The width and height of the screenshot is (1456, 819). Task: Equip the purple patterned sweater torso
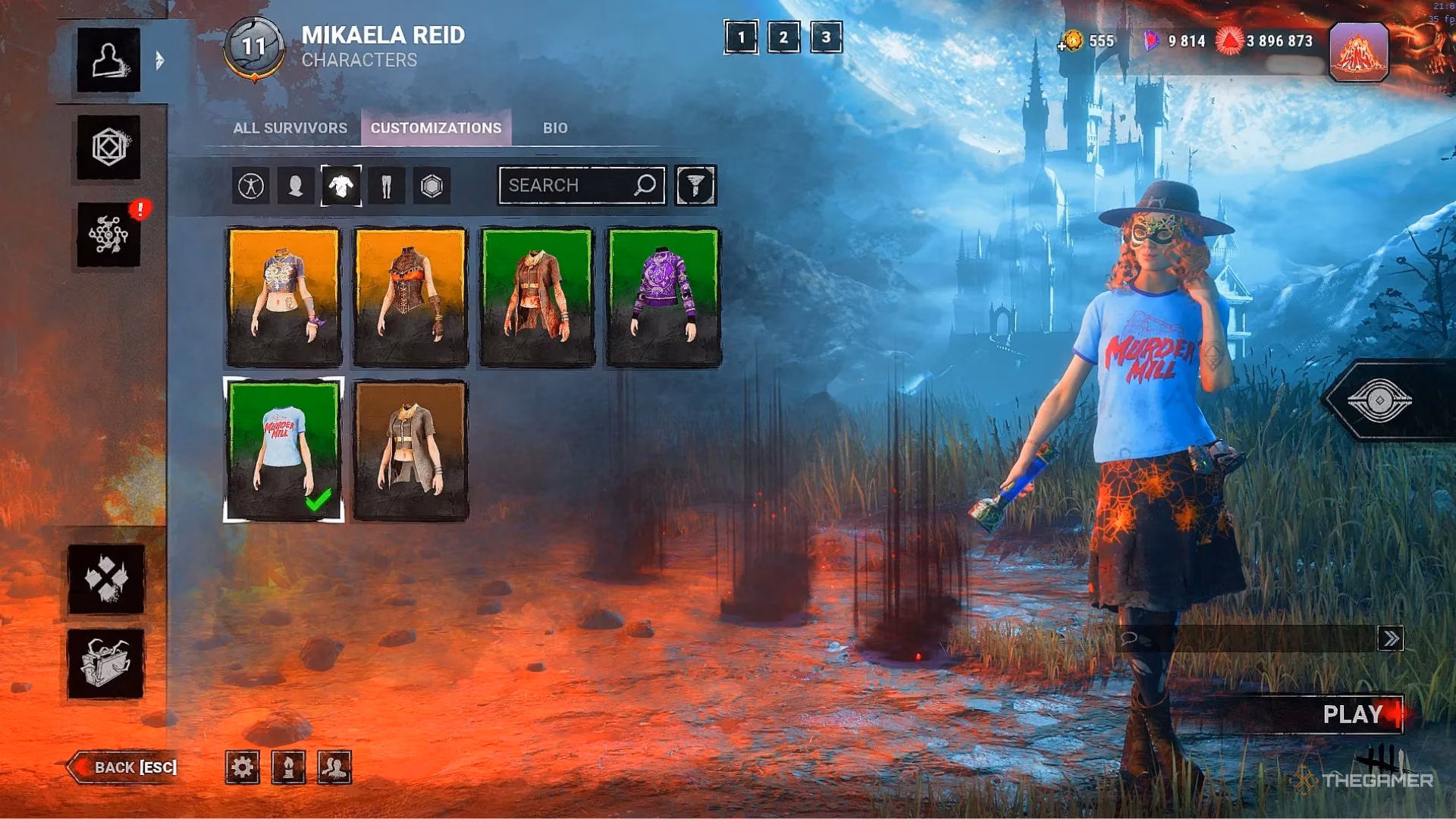[664, 297]
